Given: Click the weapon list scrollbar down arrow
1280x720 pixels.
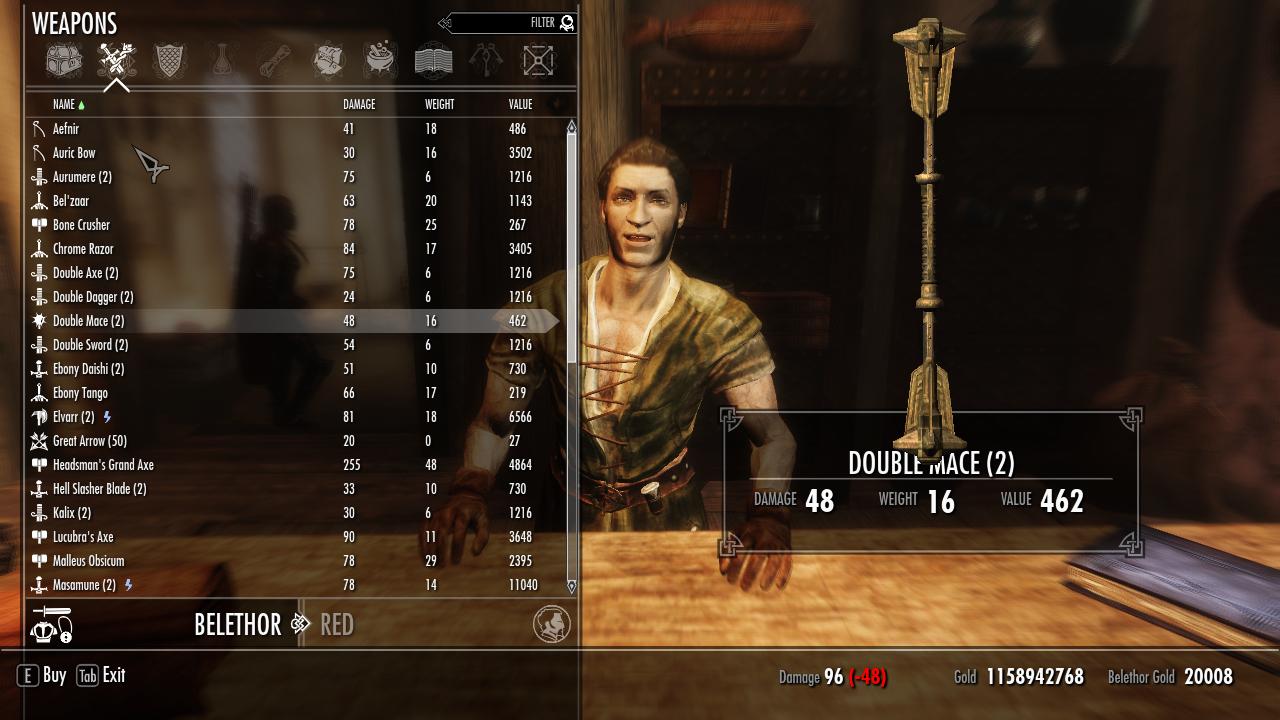Looking at the screenshot, I should pyautogui.click(x=572, y=586).
